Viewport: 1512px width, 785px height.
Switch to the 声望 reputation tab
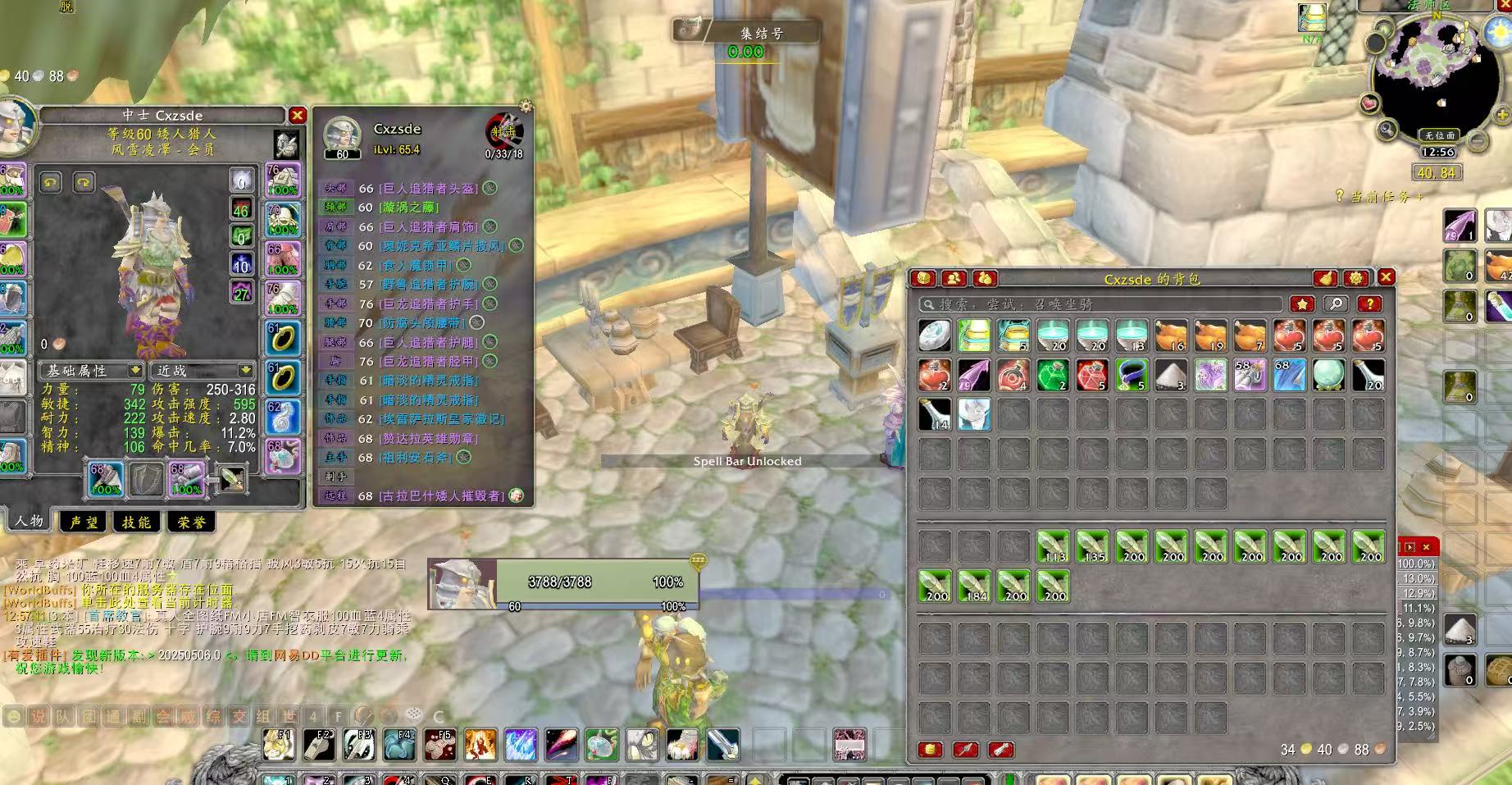point(84,522)
